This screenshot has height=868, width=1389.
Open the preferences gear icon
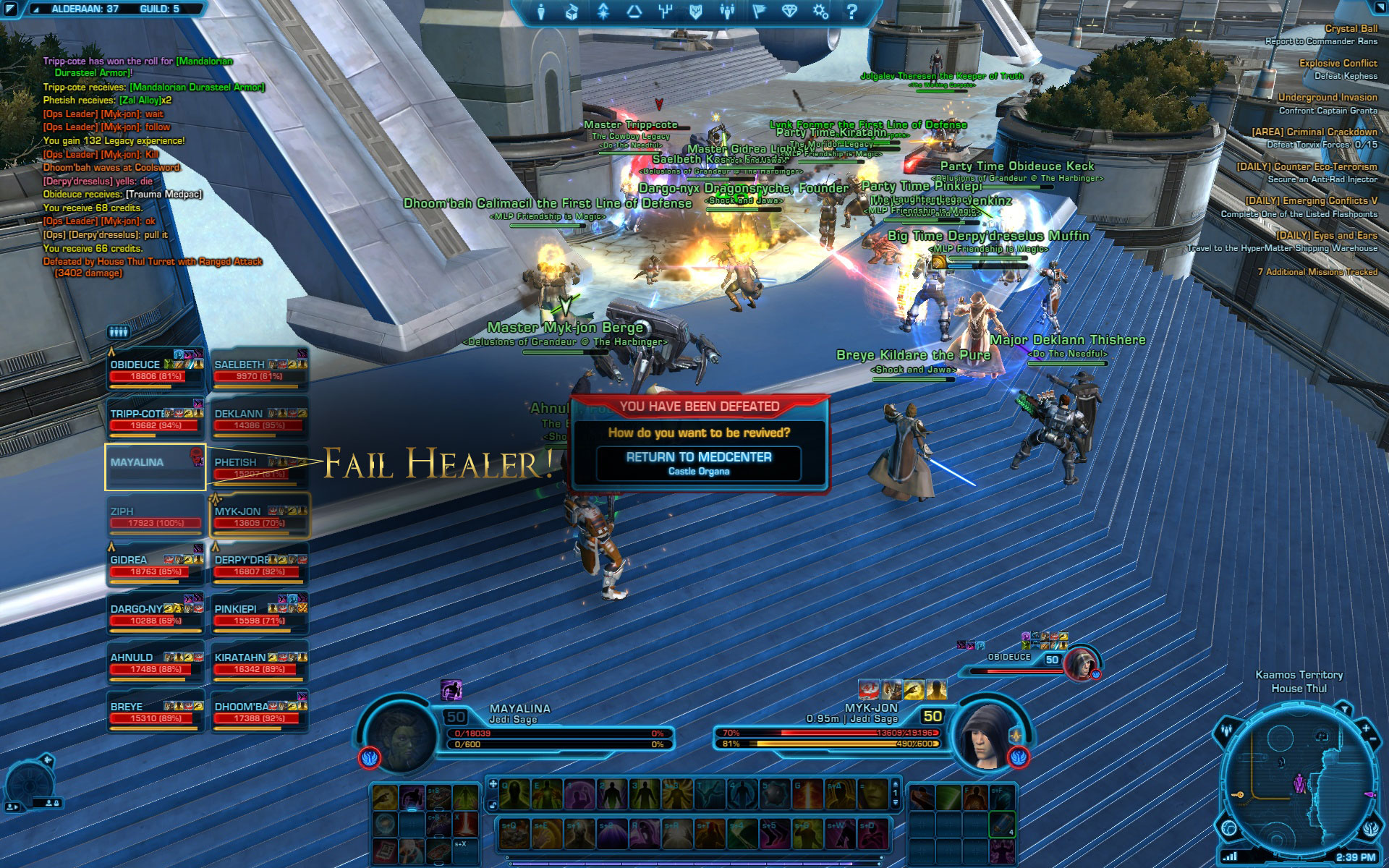820,12
